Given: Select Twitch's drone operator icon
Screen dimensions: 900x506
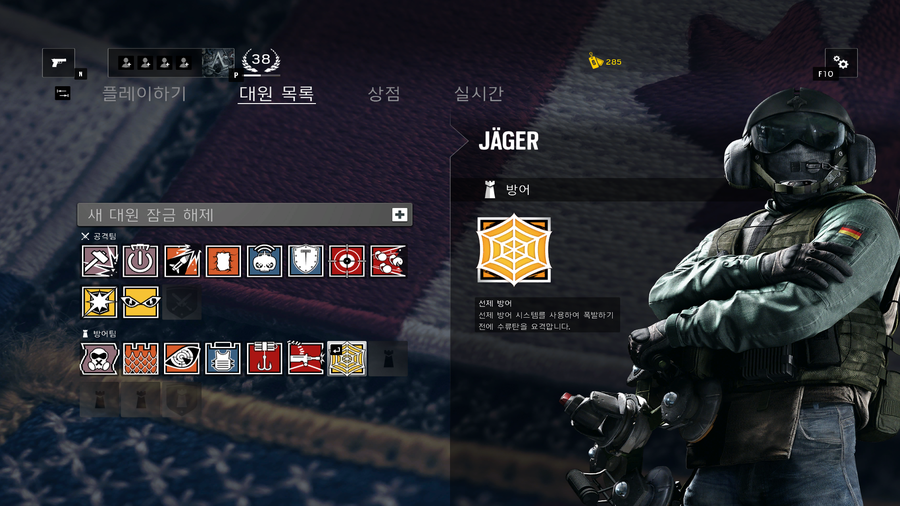Looking at the screenshot, I should pos(265,261).
